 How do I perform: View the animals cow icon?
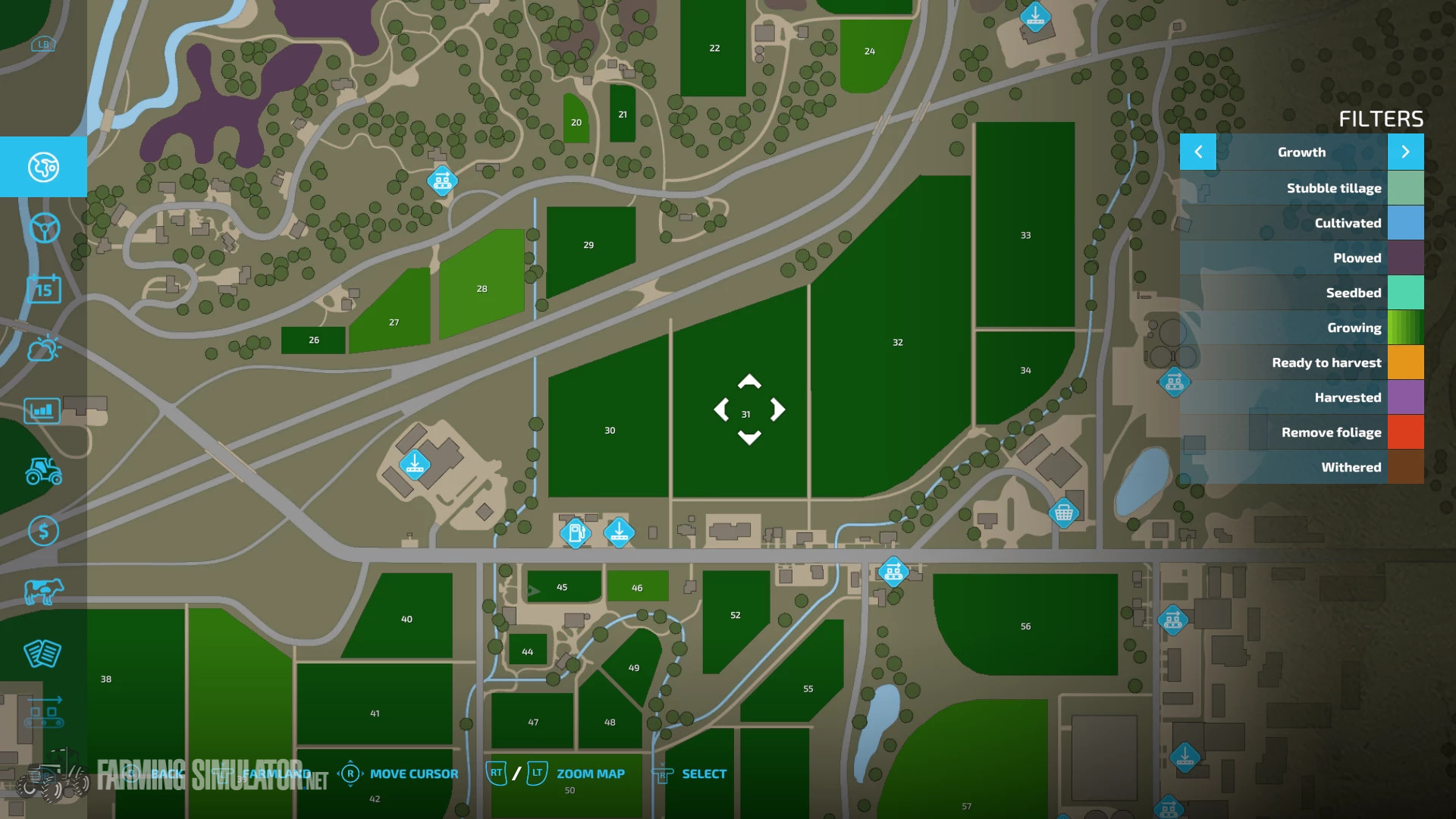click(43, 592)
